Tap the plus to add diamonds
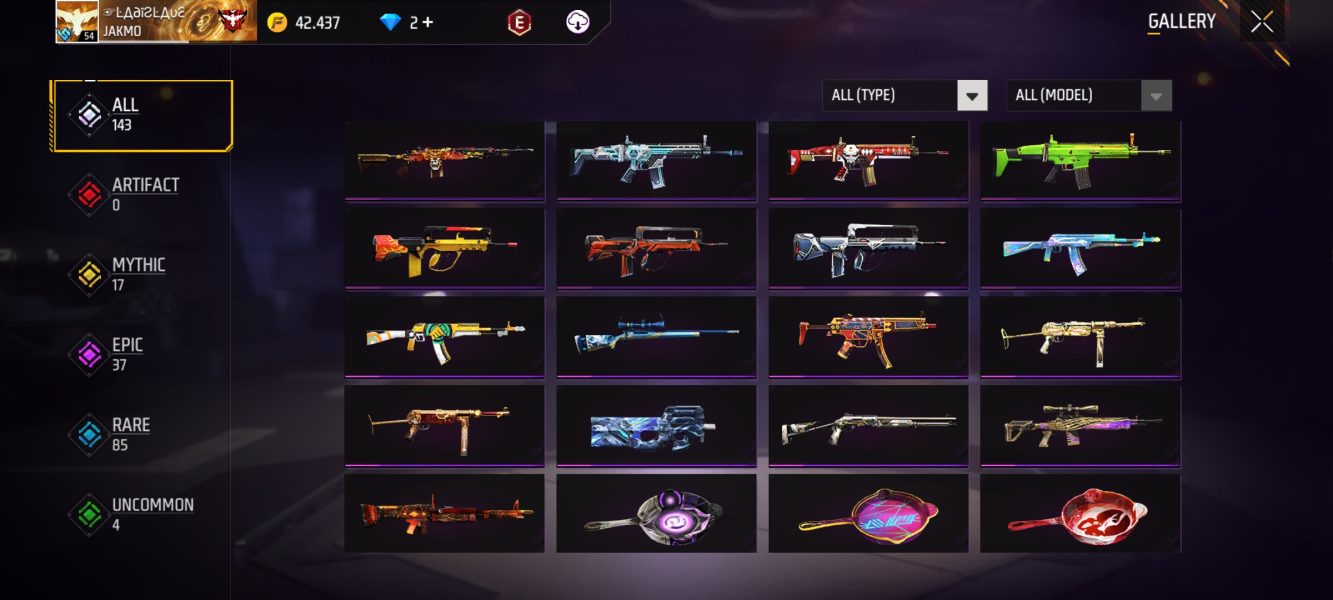 428,22
